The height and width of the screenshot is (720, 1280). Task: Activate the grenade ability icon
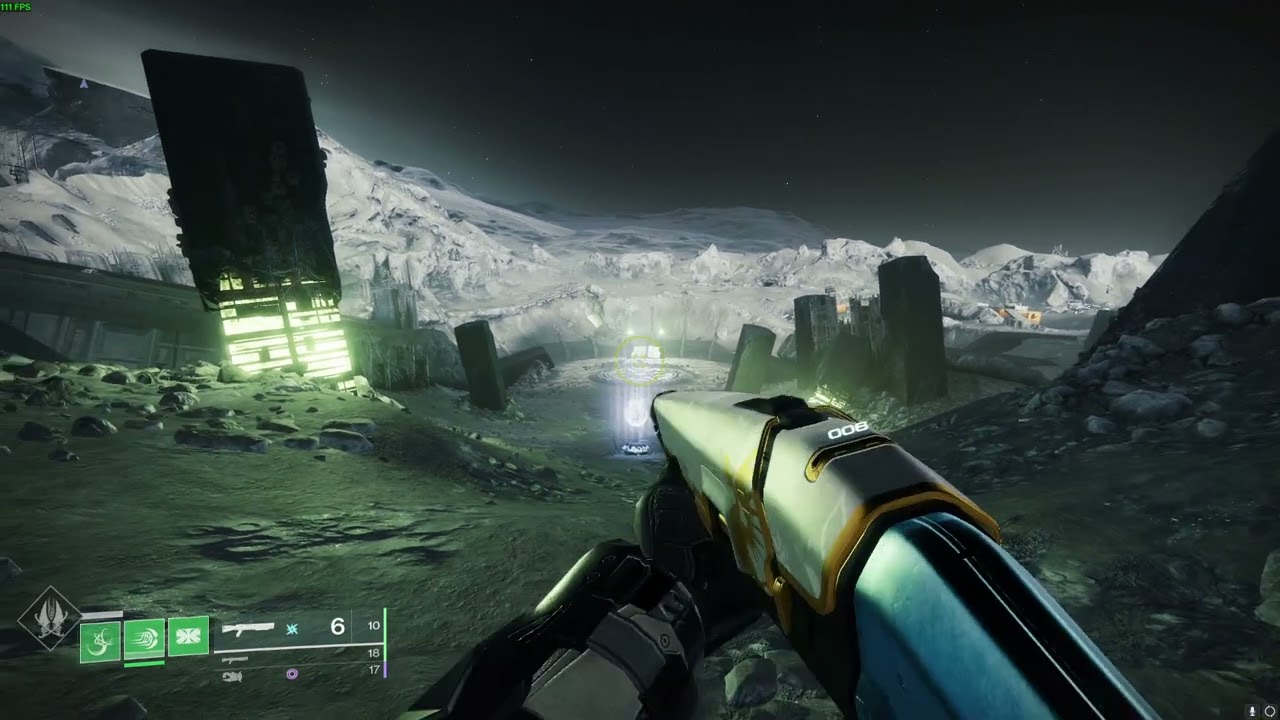tap(99, 641)
